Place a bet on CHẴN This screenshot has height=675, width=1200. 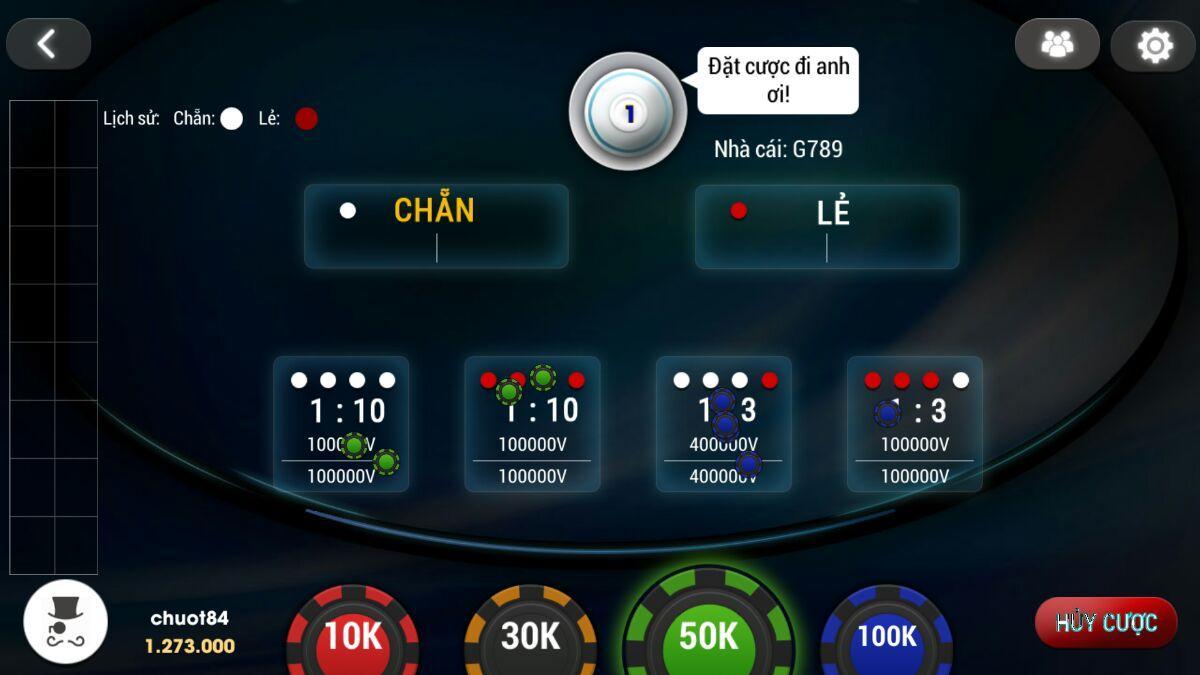[x=436, y=226]
